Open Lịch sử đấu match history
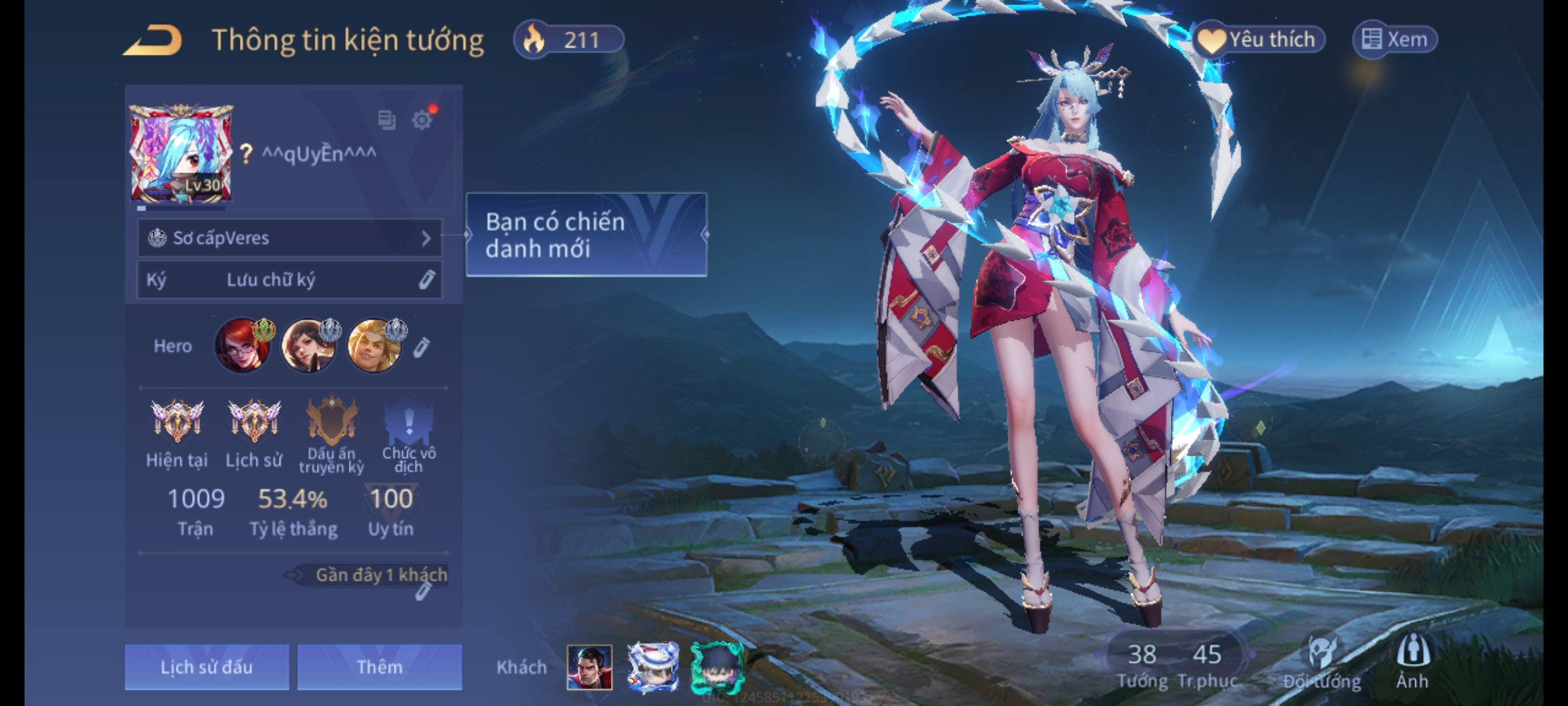The height and width of the screenshot is (706, 1568). [x=206, y=667]
